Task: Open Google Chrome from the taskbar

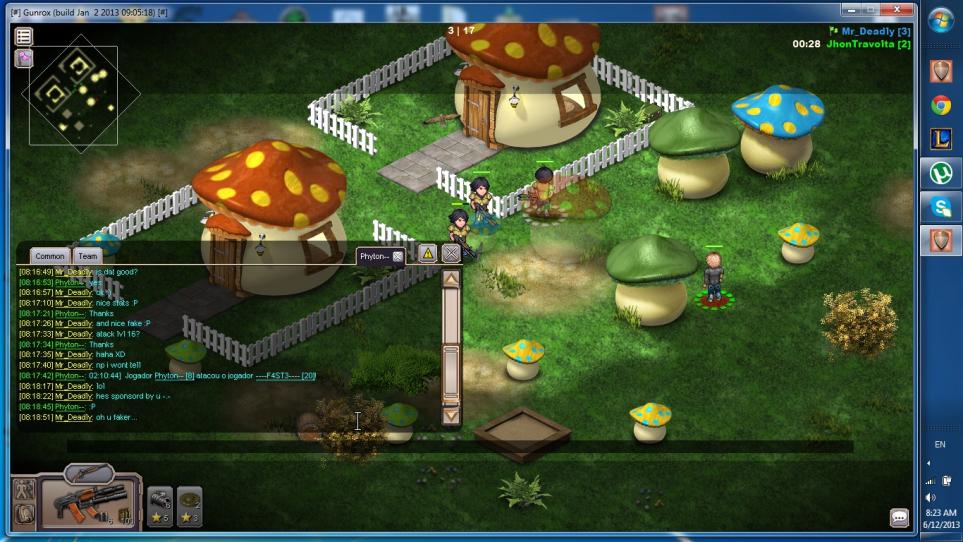Action: coord(941,105)
